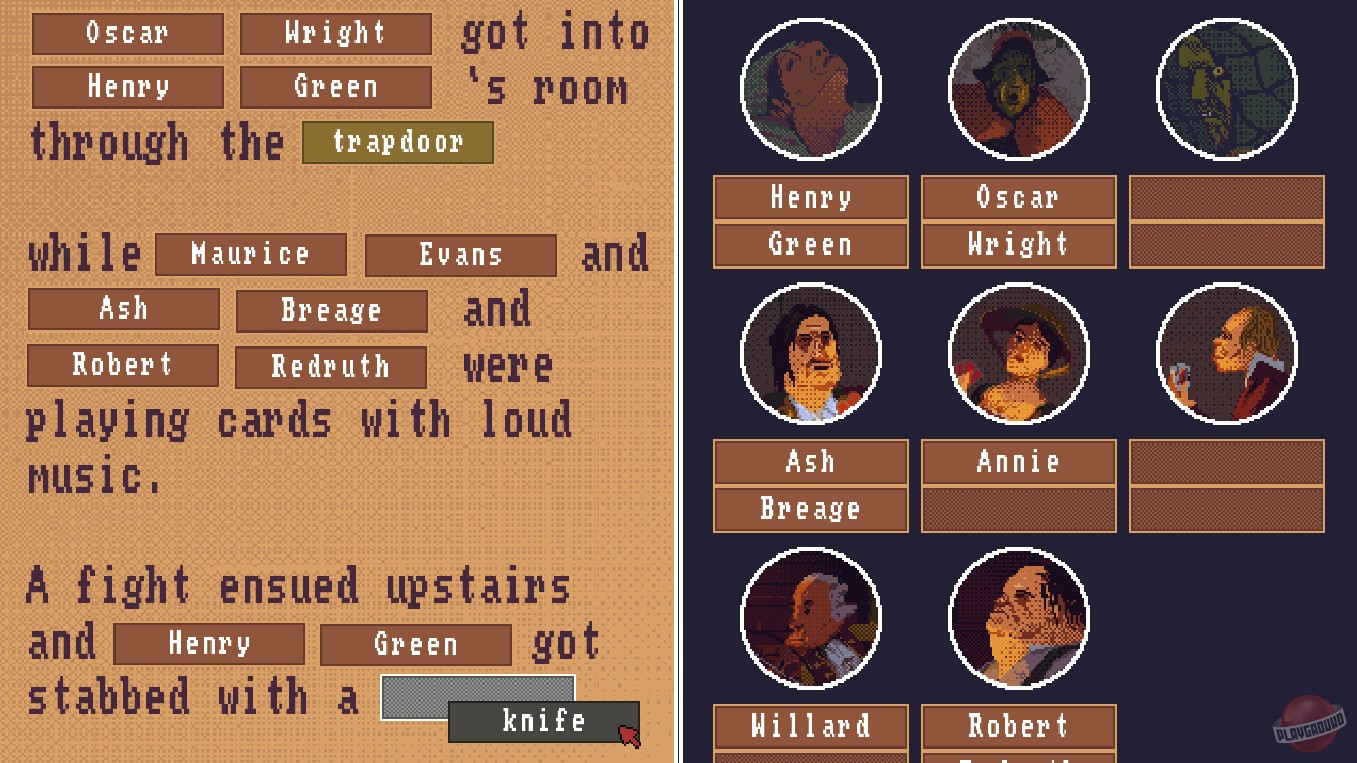This screenshot has height=763, width=1357.
Task: Select the Henry tile in the stabbing sentence
Action: coord(209,644)
